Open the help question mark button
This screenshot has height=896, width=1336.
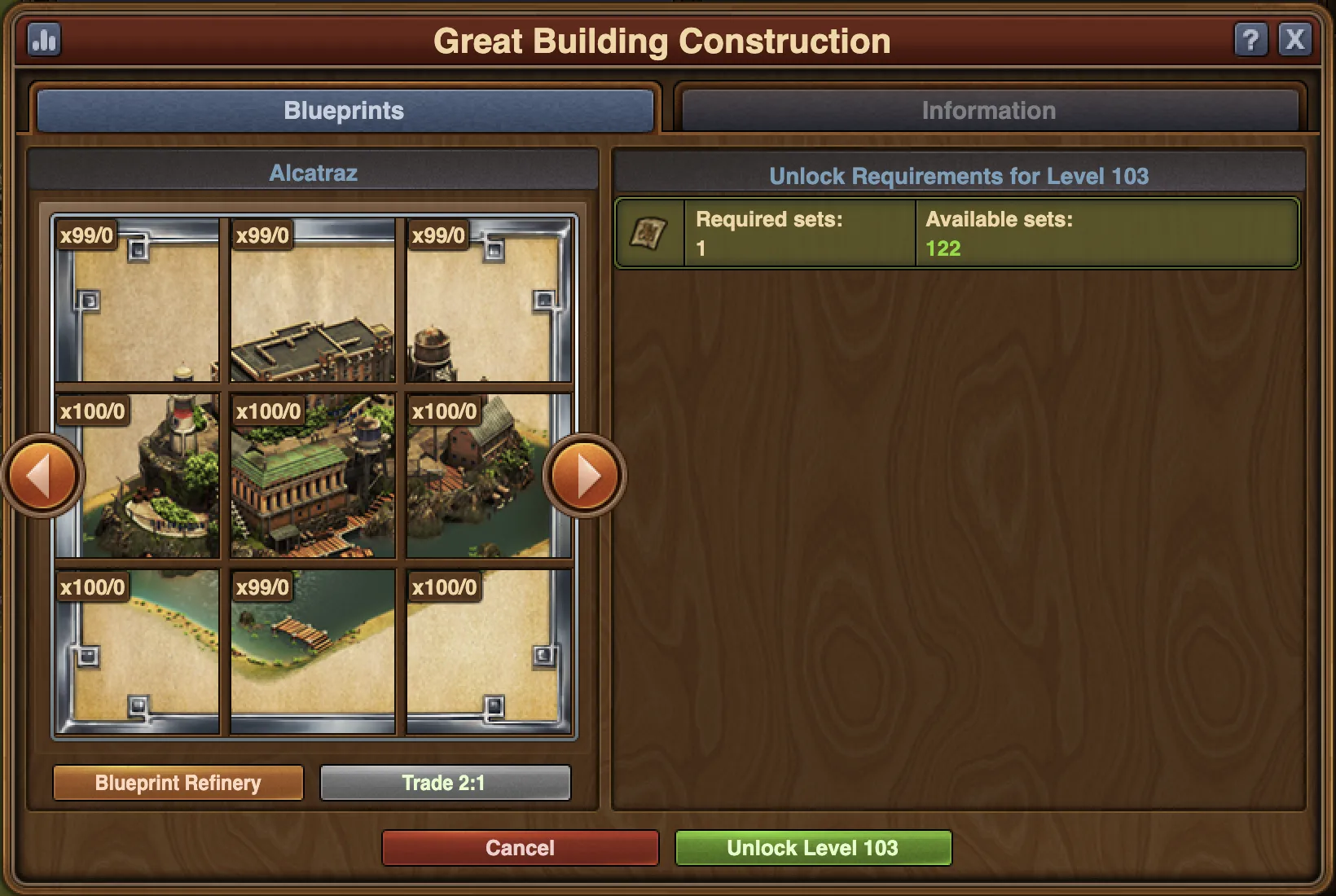[1251, 39]
